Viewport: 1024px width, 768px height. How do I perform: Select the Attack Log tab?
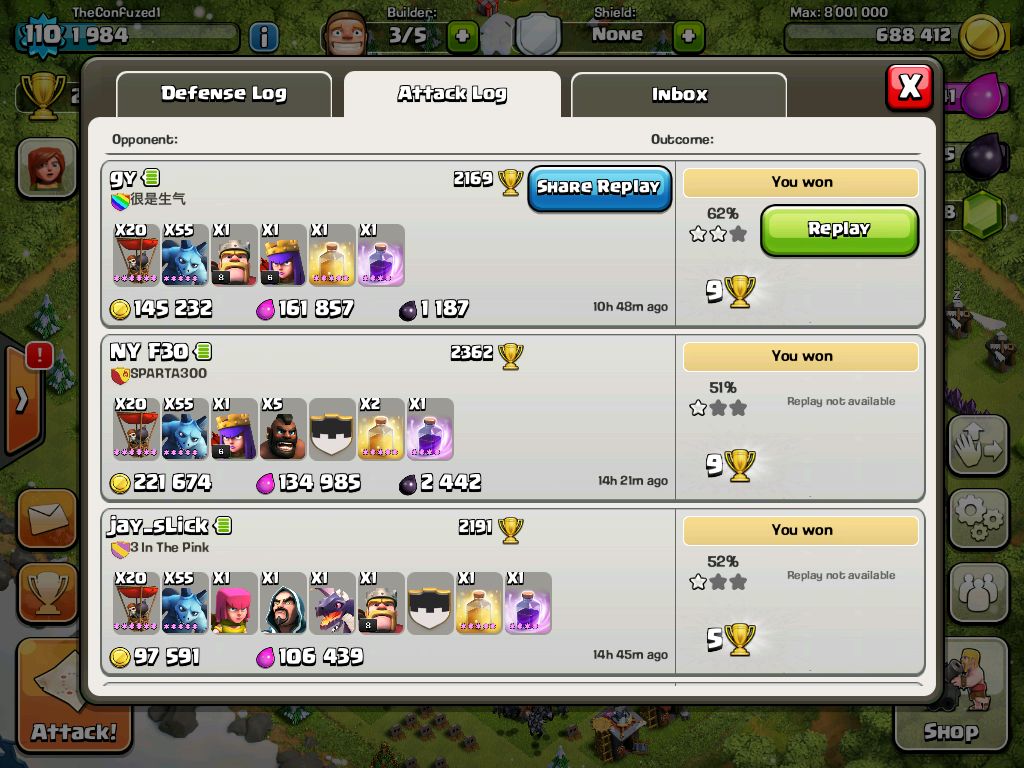pos(452,94)
